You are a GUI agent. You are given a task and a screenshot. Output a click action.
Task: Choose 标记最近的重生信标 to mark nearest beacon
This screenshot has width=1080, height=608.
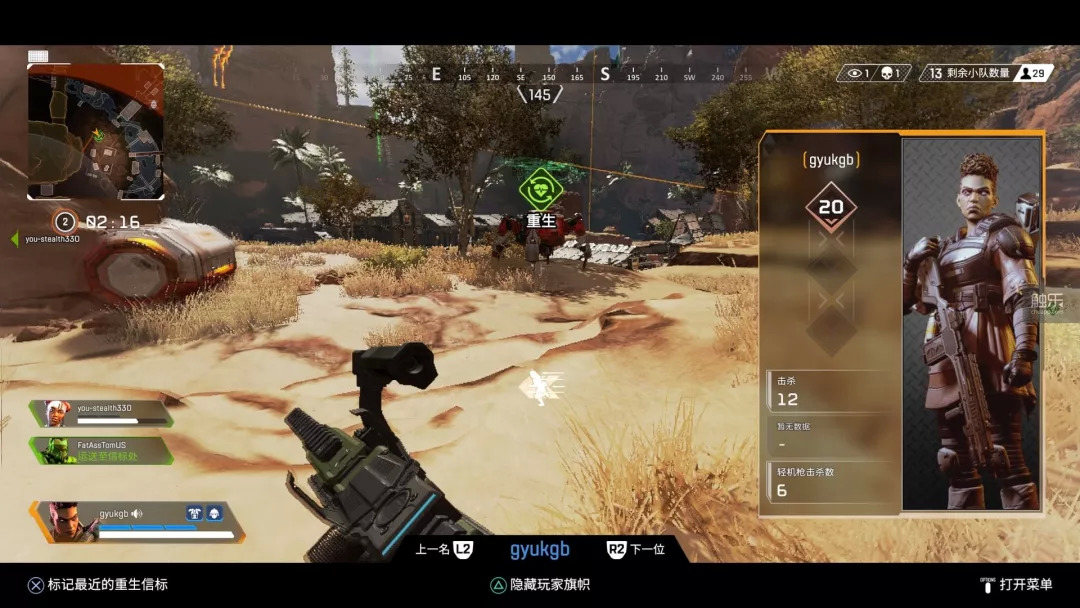click(x=97, y=584)
